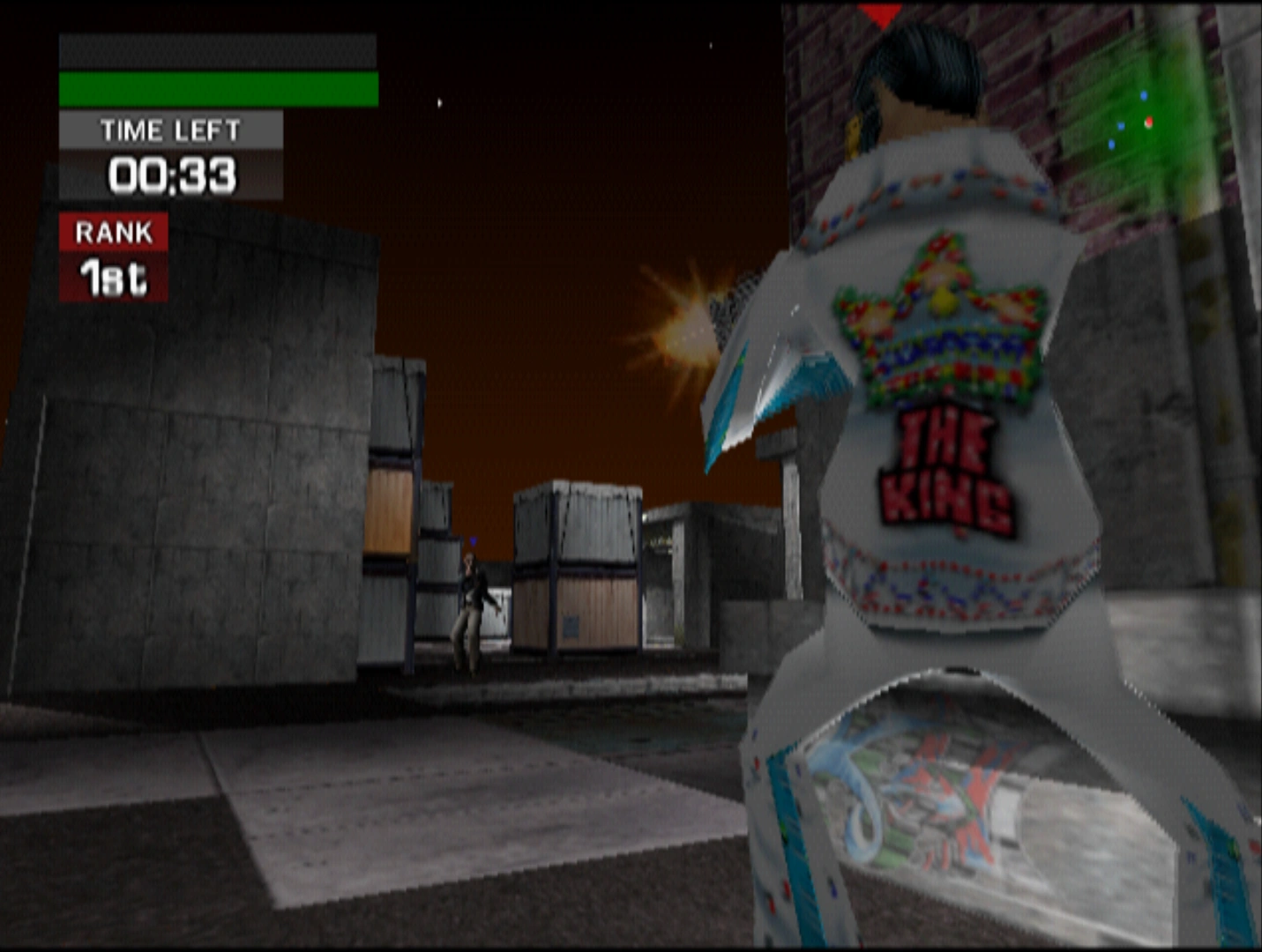This screenshot has width=1262, height=952.
Task: Toggle the gray armor bar above health
Action: 216,48
